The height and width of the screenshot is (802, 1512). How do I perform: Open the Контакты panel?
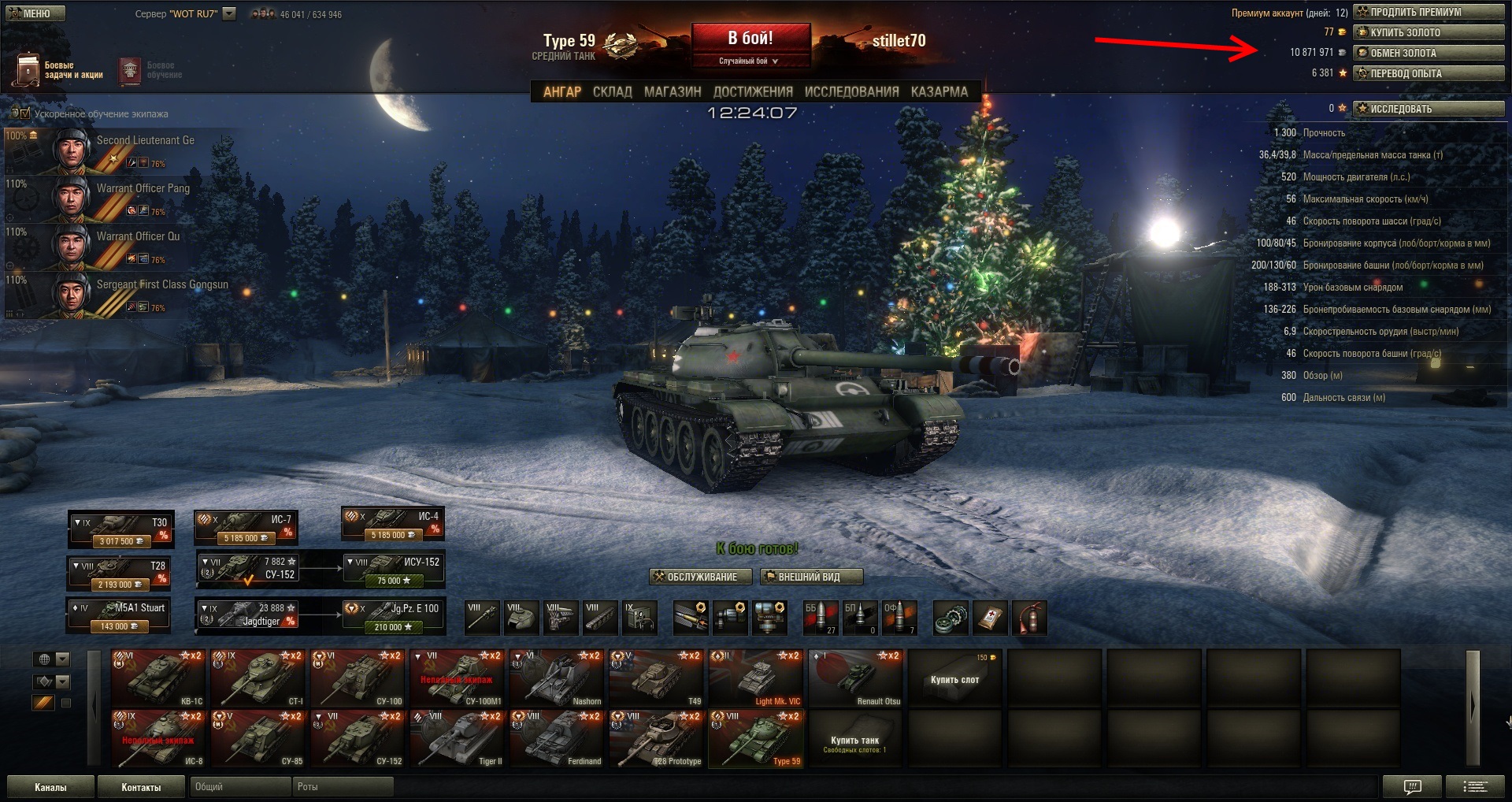(x=141, y=787)
